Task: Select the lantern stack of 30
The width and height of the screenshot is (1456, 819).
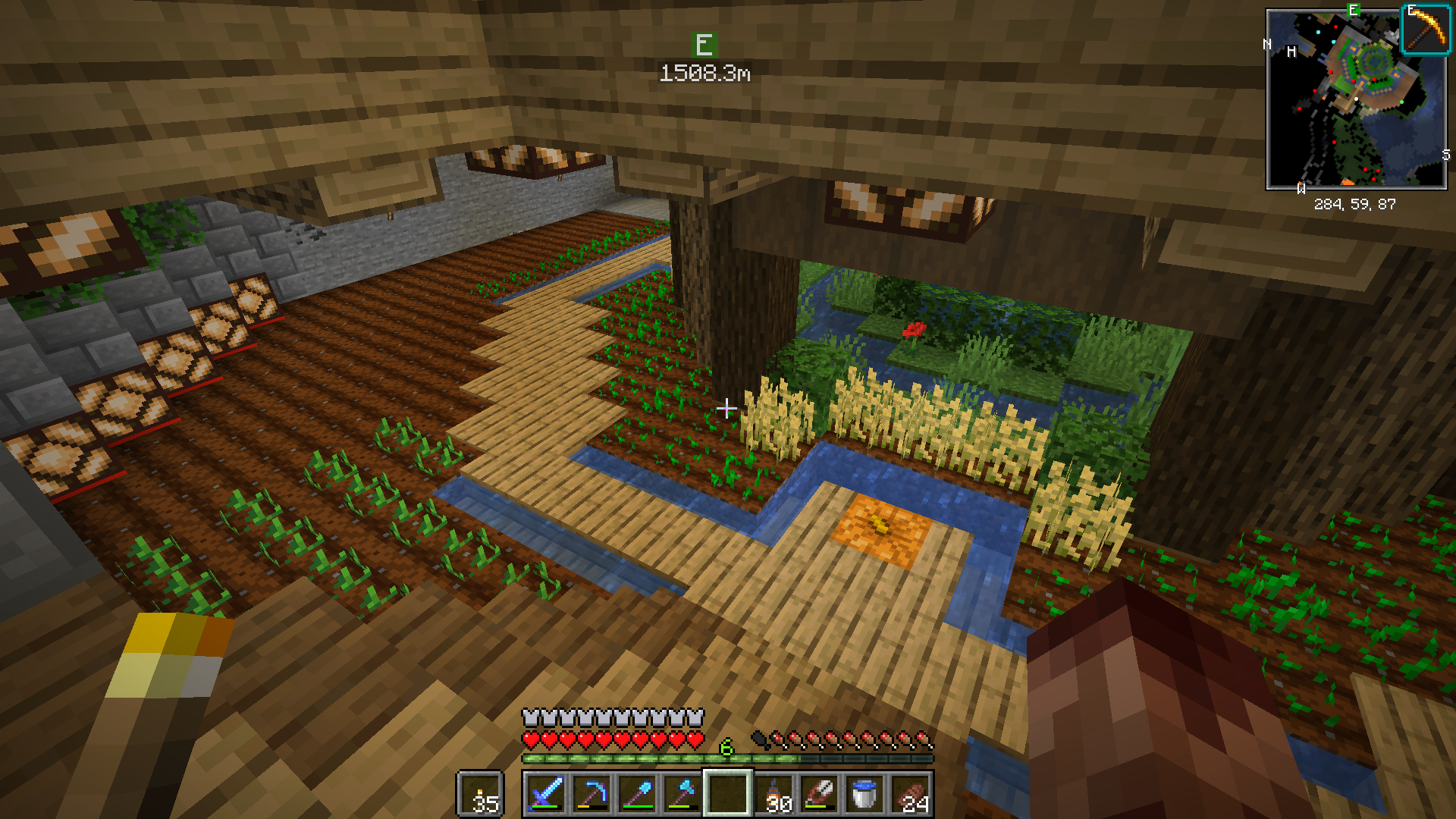Action: [x=774, y=794]
